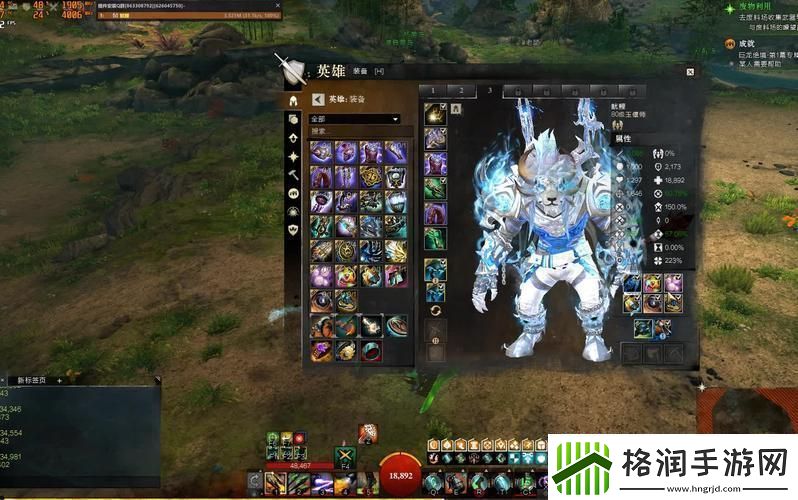Activate the healing skill bound to Q

[432, 482]
